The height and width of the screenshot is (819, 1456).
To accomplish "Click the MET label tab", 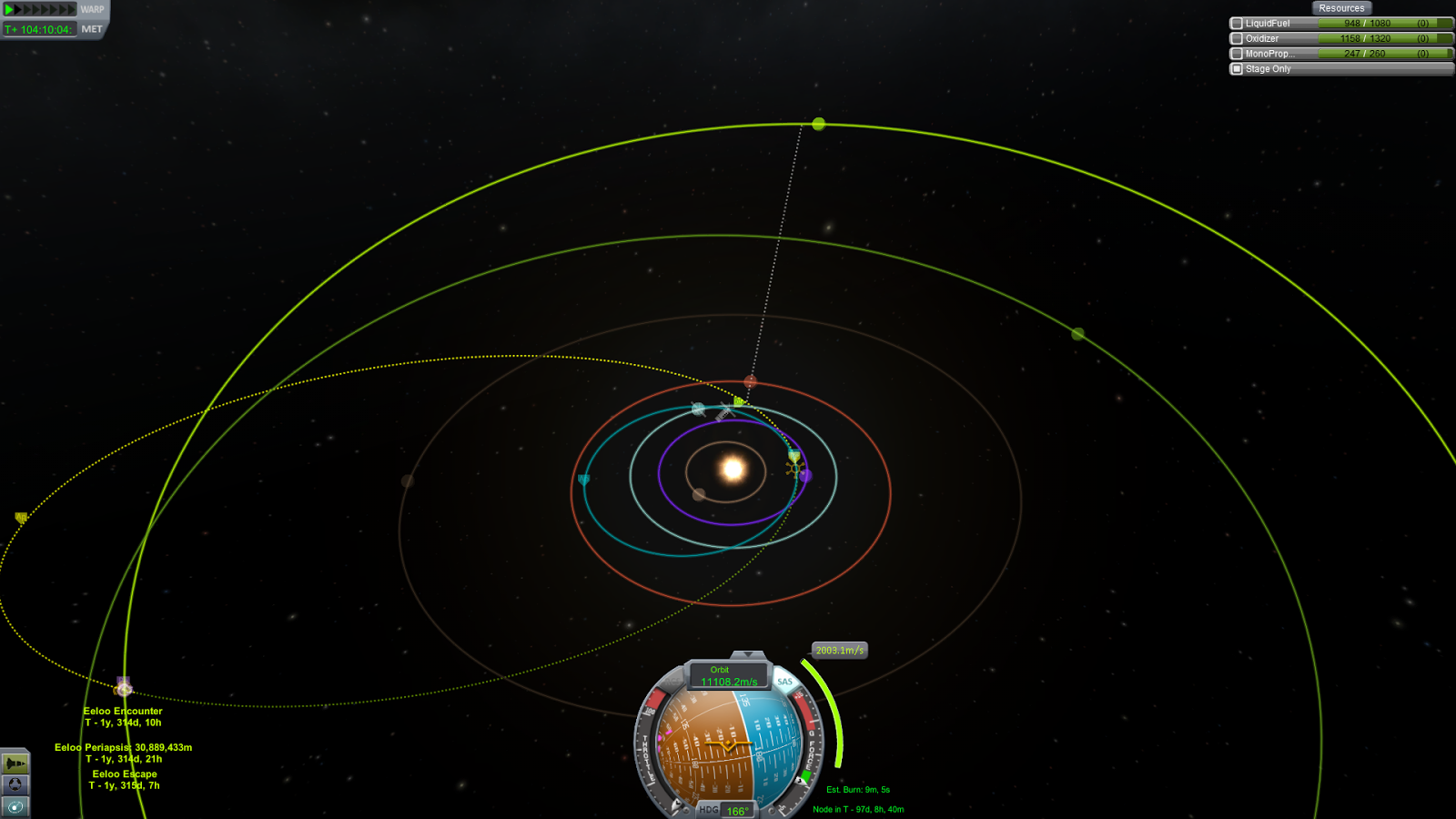I will coord(94,27).
